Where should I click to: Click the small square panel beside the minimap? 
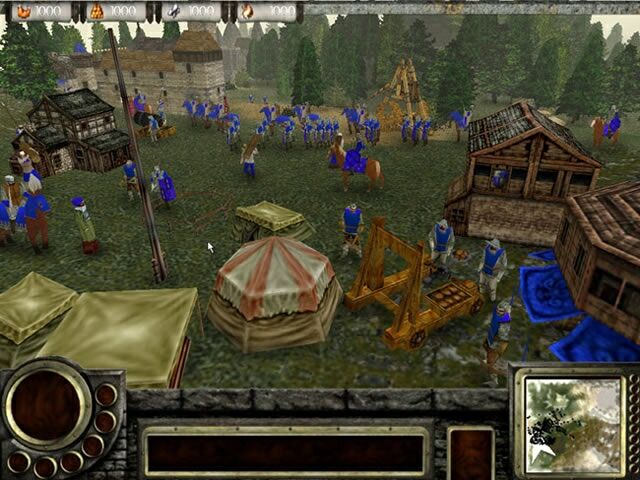470,452
